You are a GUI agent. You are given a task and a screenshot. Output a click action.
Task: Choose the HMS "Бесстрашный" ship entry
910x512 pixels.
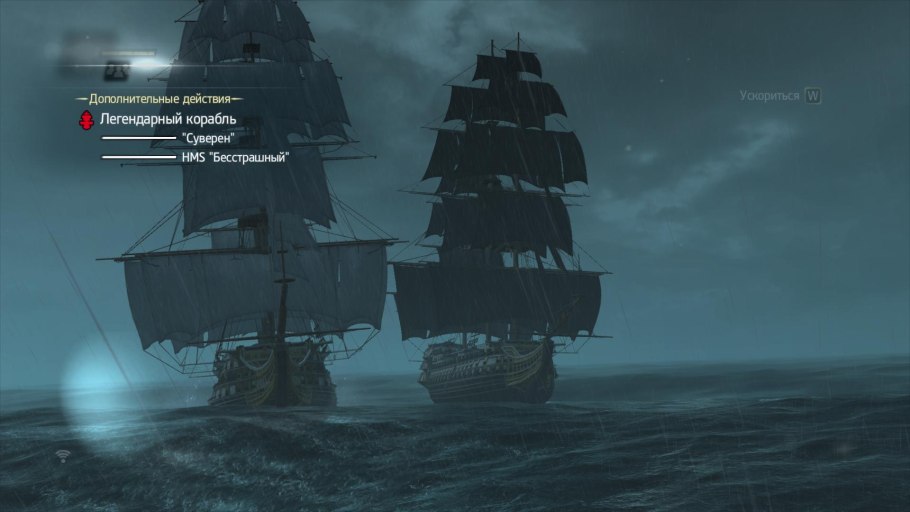[x=236, y=156]
